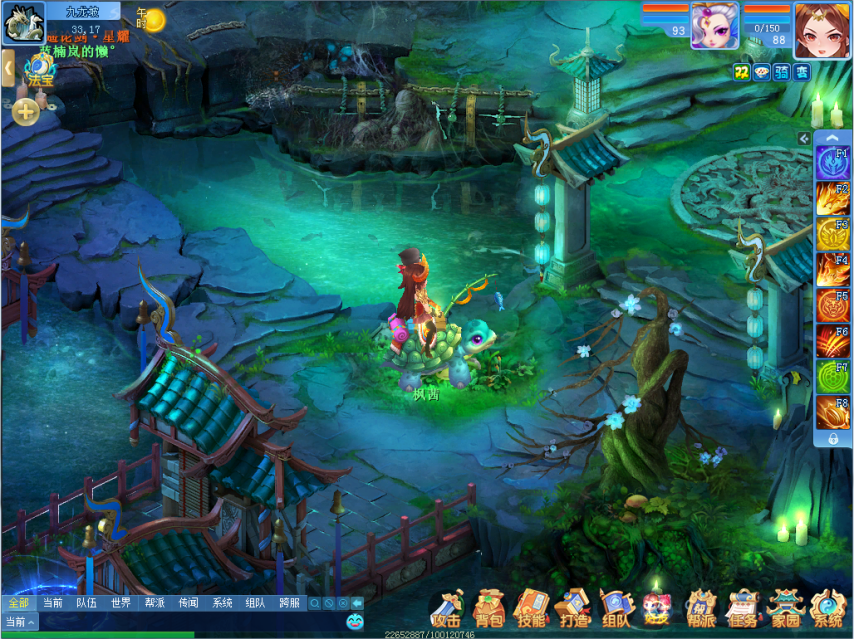
Task: Open the 任务 quest menu
Action: pyautogui.click(x=743, y=608)
